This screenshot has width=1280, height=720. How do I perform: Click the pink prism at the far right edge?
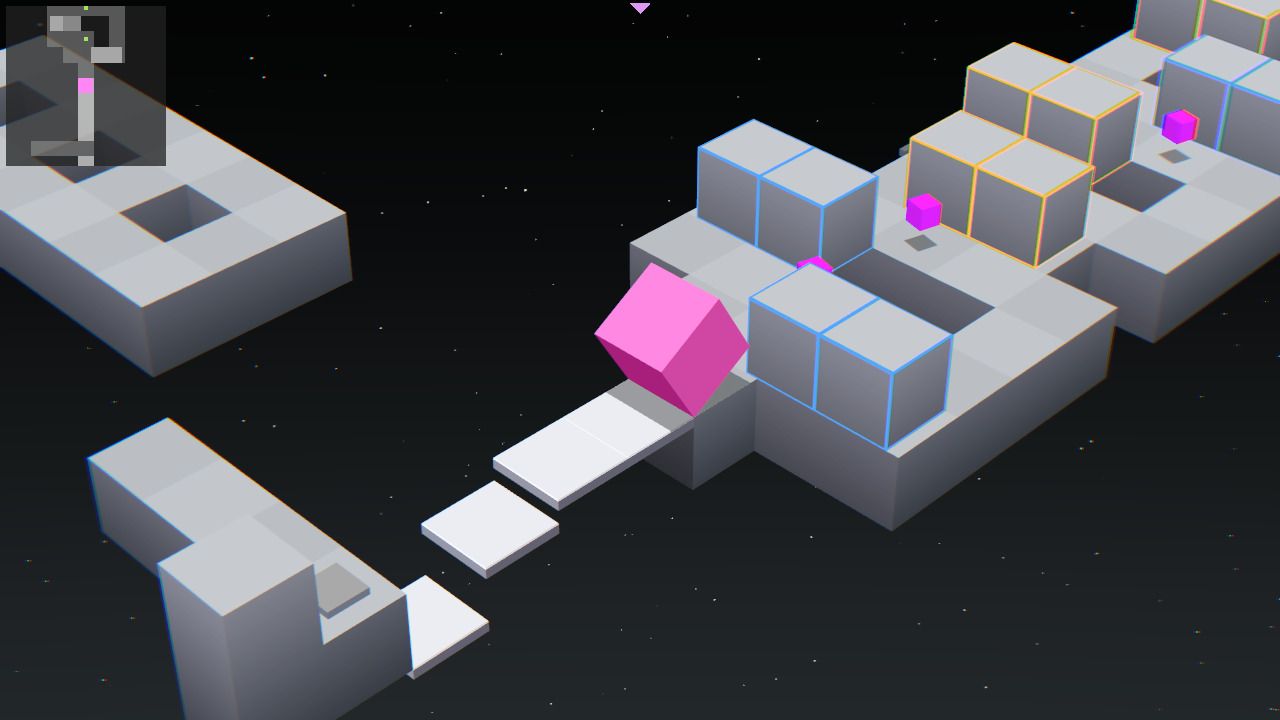point(1180,128)
